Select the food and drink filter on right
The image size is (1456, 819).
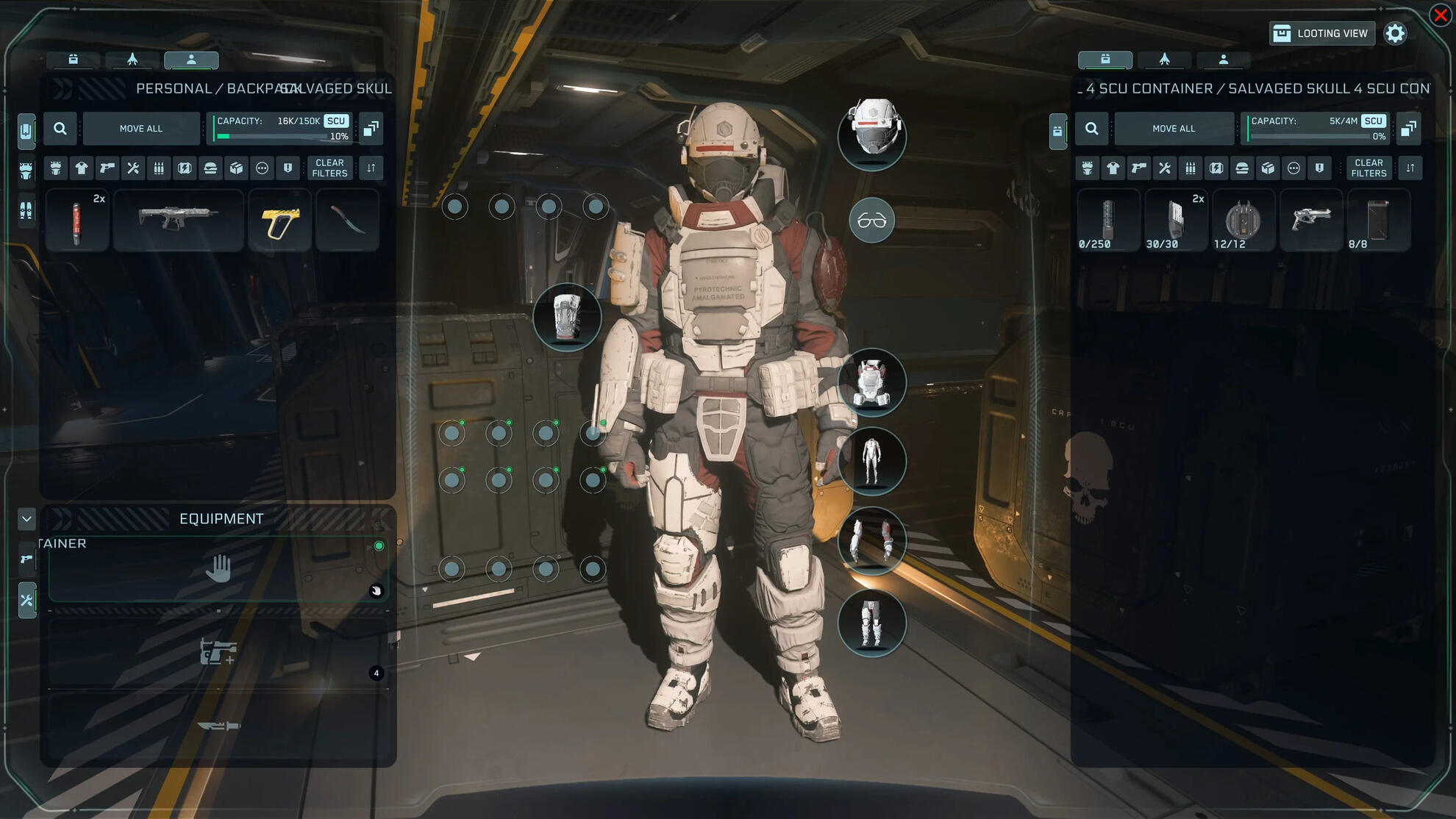[x=1242, y=168]
